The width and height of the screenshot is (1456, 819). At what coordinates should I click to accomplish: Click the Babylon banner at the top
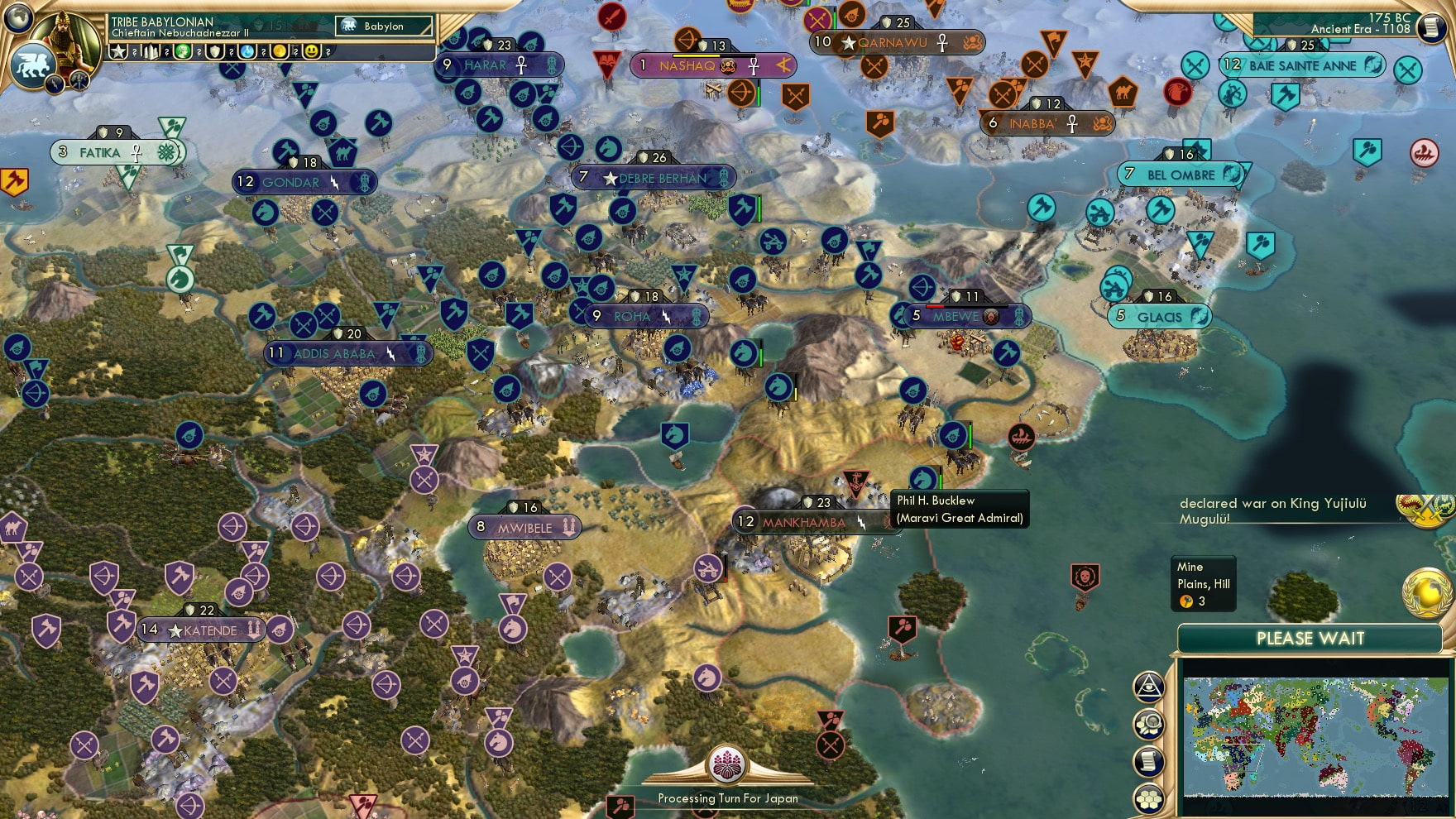point(382,26)
